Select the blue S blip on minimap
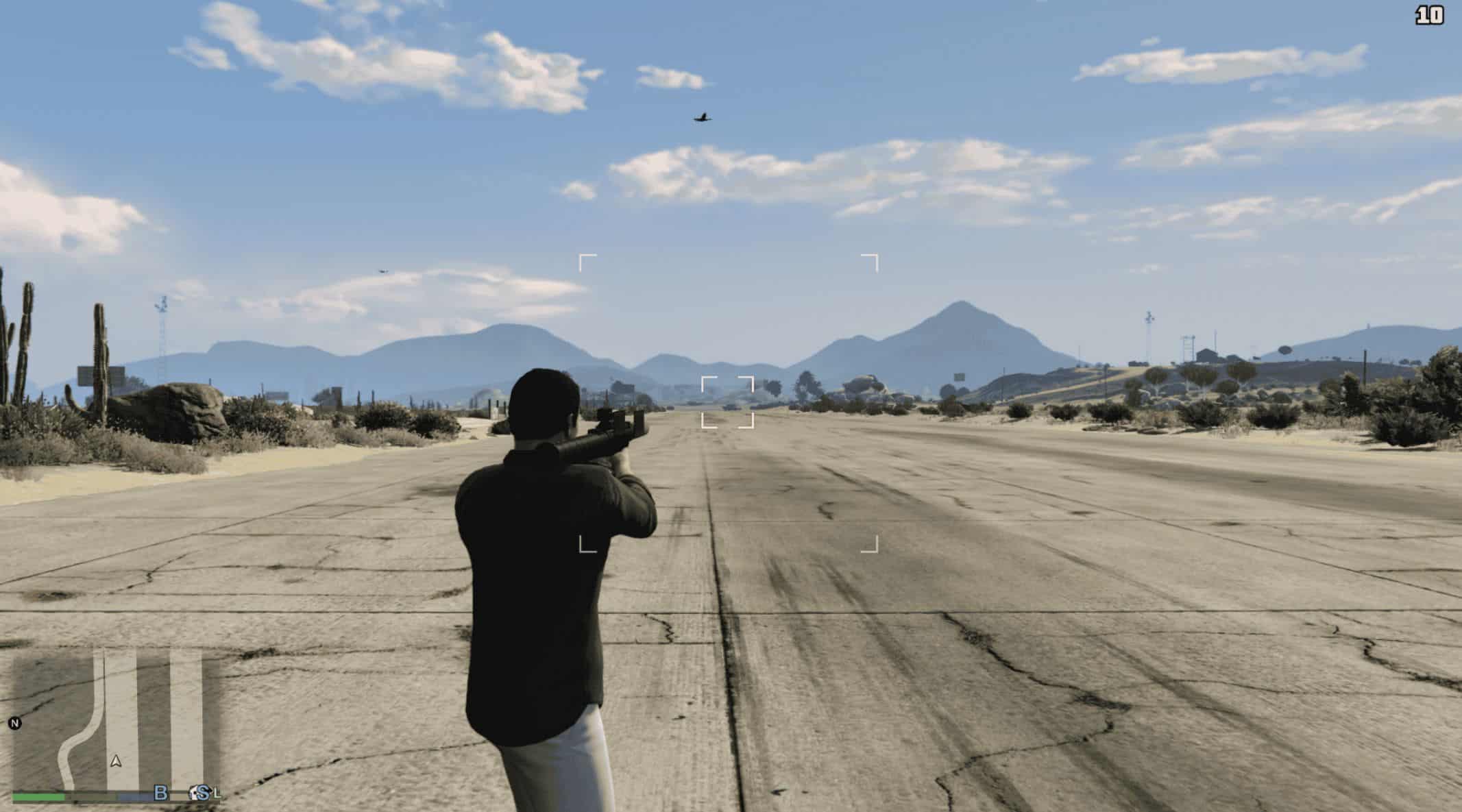This screenshot has height=812, width=1462. point(202,793)
